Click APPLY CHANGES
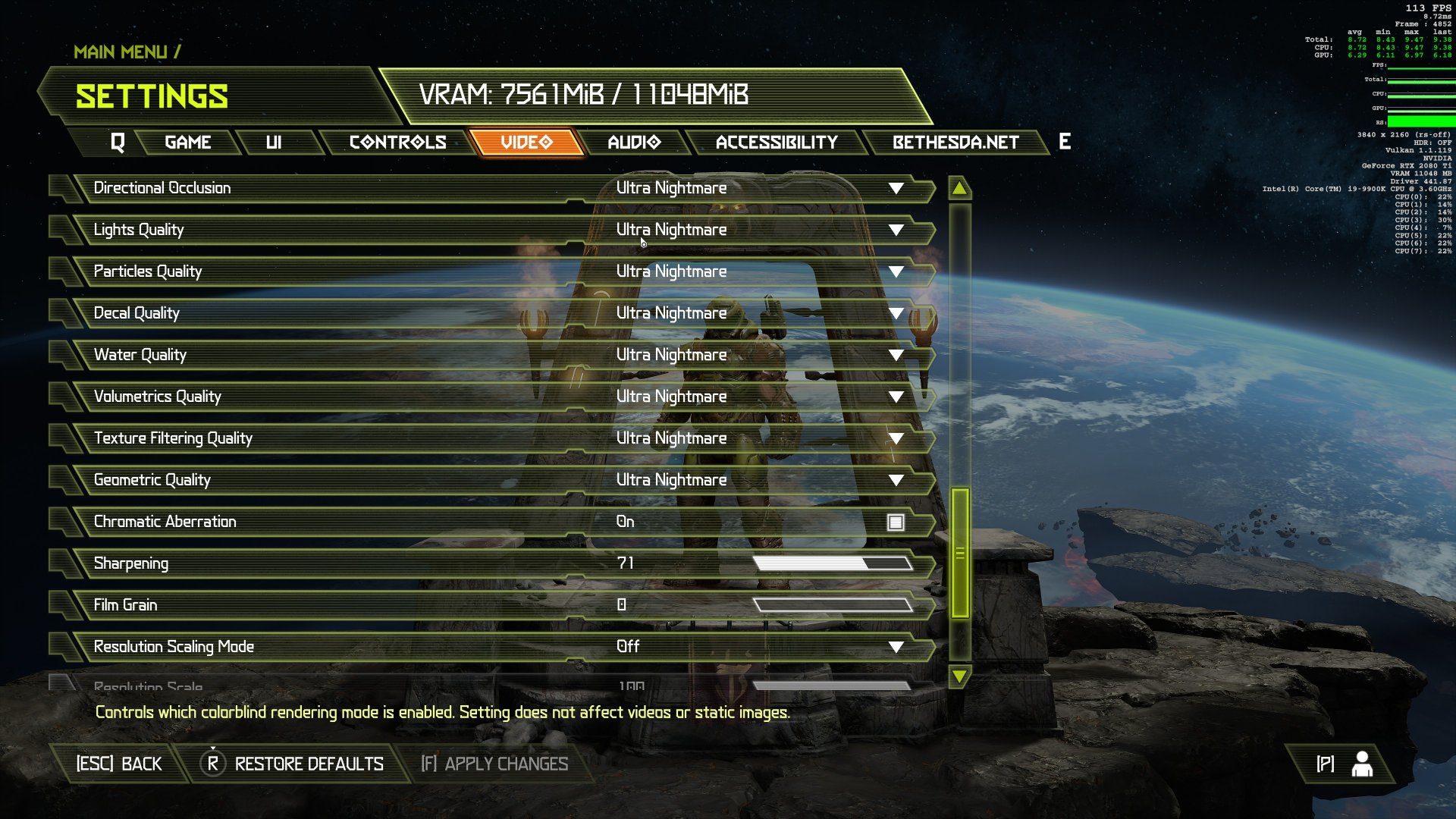The image size is (1456, 819). click(x=507, y=764)
